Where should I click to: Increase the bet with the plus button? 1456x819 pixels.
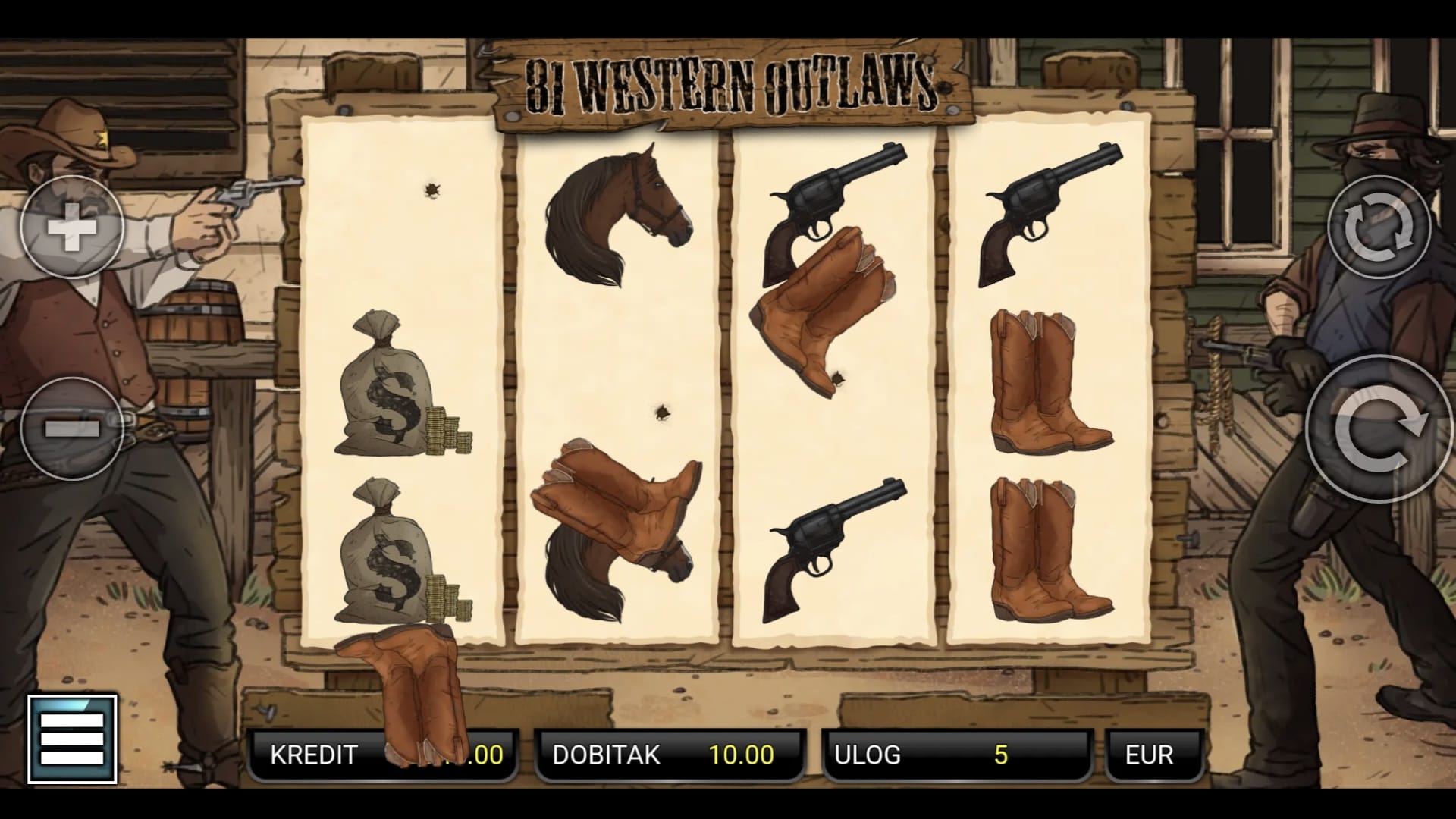click(x=72, y=227)
